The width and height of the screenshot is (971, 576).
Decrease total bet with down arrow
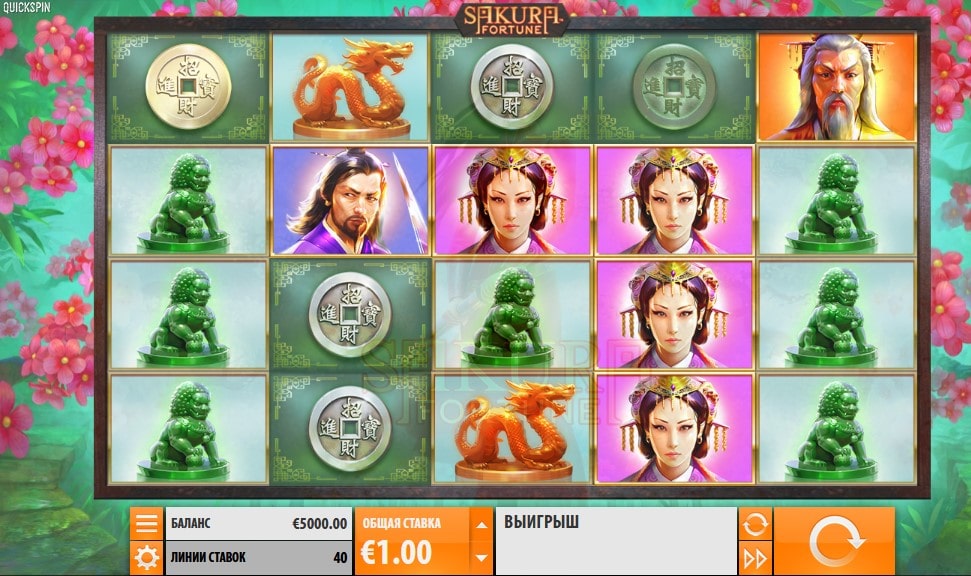coord(481,557)
